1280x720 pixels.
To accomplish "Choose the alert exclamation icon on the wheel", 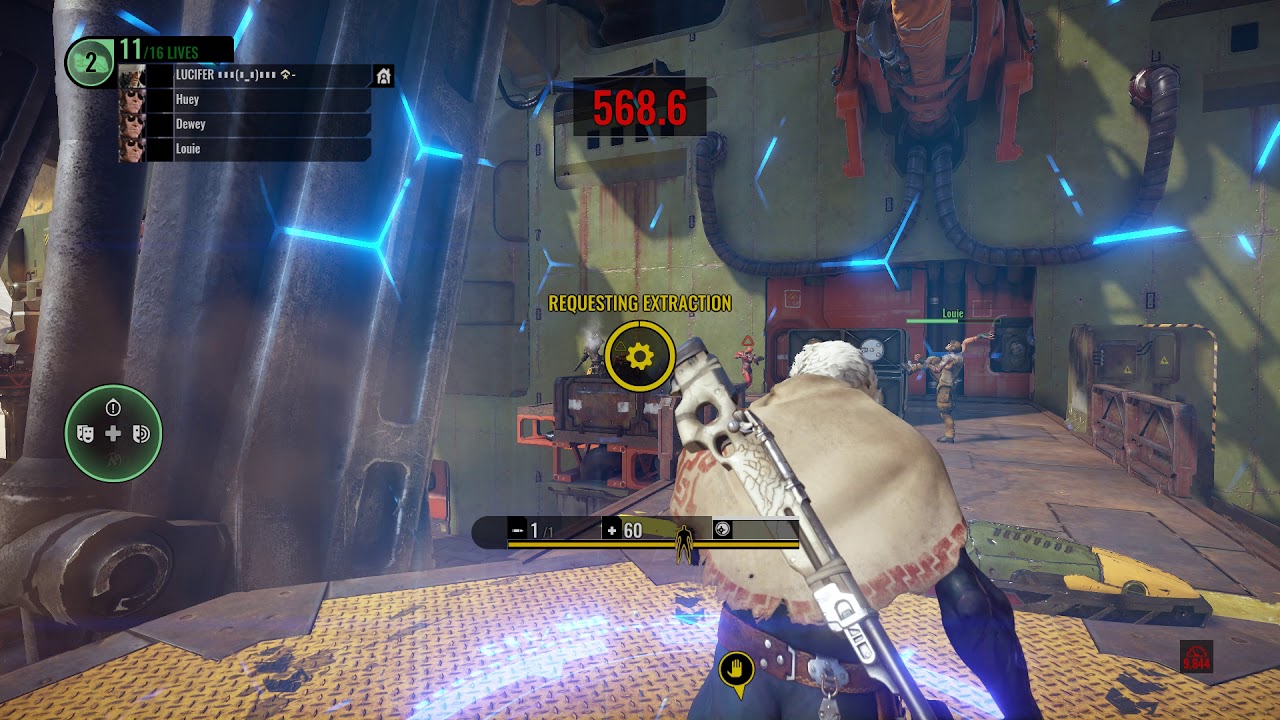I will point(113,407).
